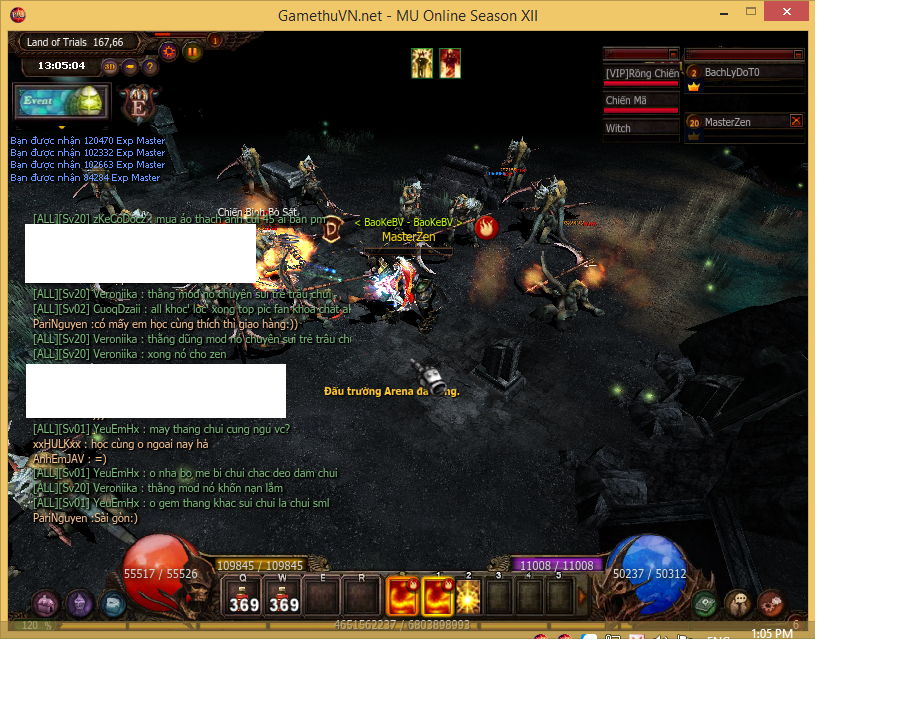Remove MasterZen with the orange X
The image size is (902, 717).
point(796,120)
